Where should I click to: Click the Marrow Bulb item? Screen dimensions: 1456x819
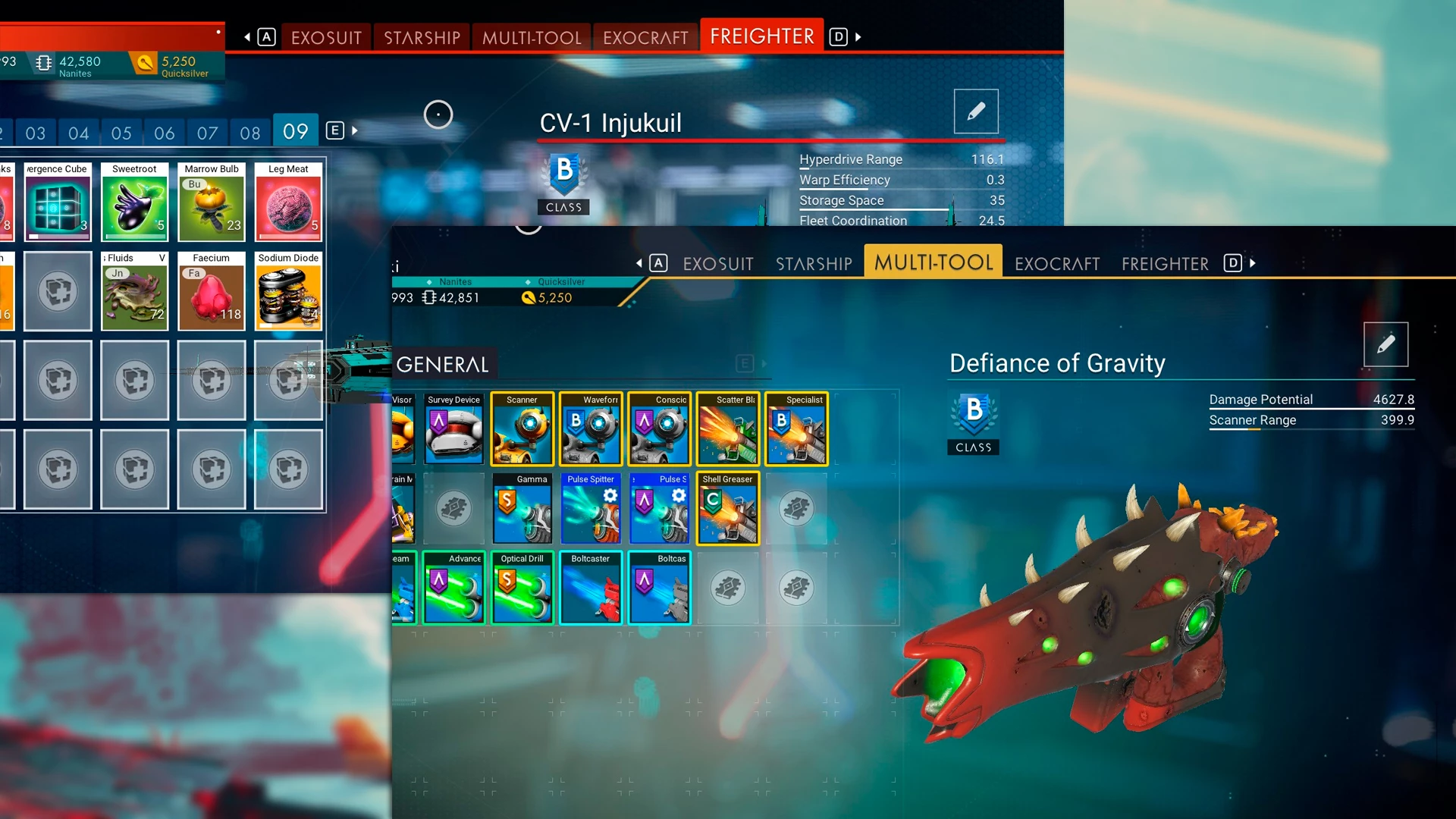pos(212,202)
